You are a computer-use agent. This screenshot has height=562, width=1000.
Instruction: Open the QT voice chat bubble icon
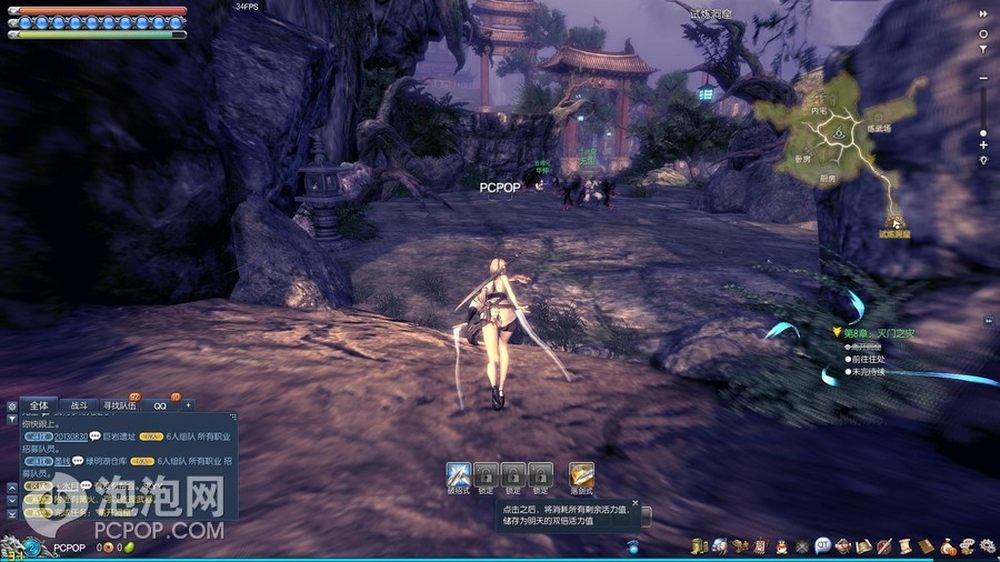[x=822, y=546]
